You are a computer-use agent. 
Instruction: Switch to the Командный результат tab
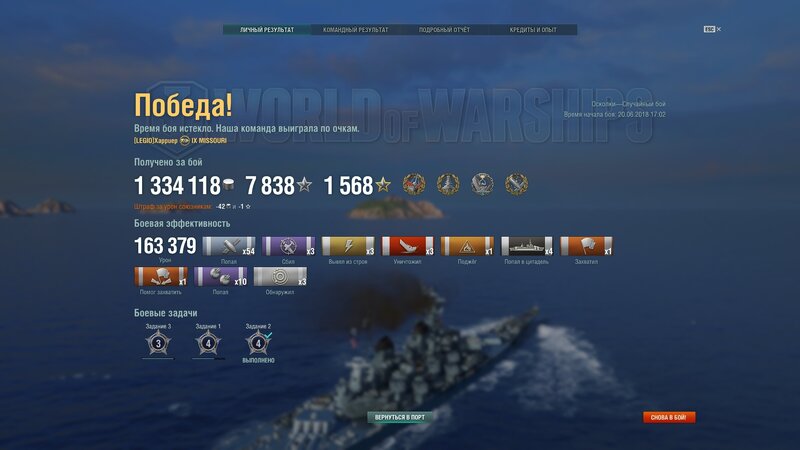coord(355,30)
